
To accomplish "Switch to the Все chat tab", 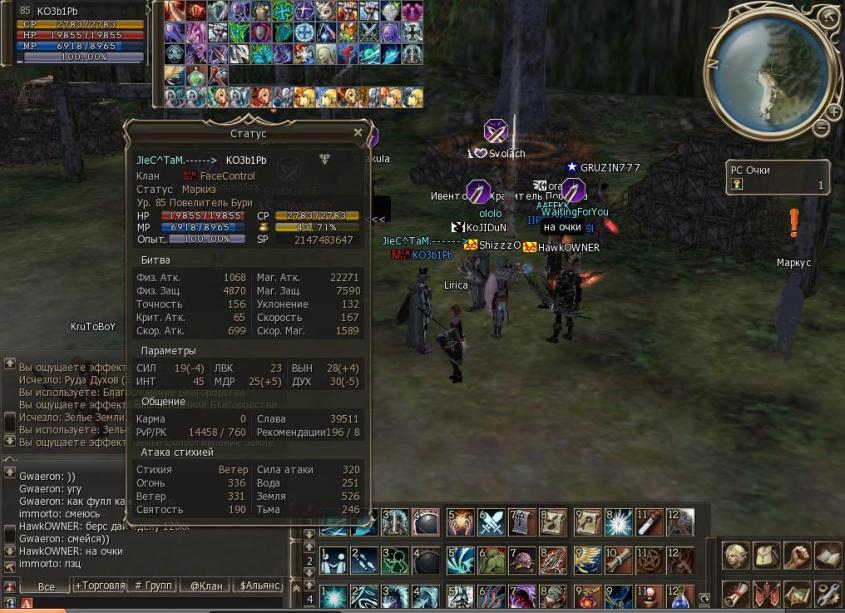I will 45,586.
